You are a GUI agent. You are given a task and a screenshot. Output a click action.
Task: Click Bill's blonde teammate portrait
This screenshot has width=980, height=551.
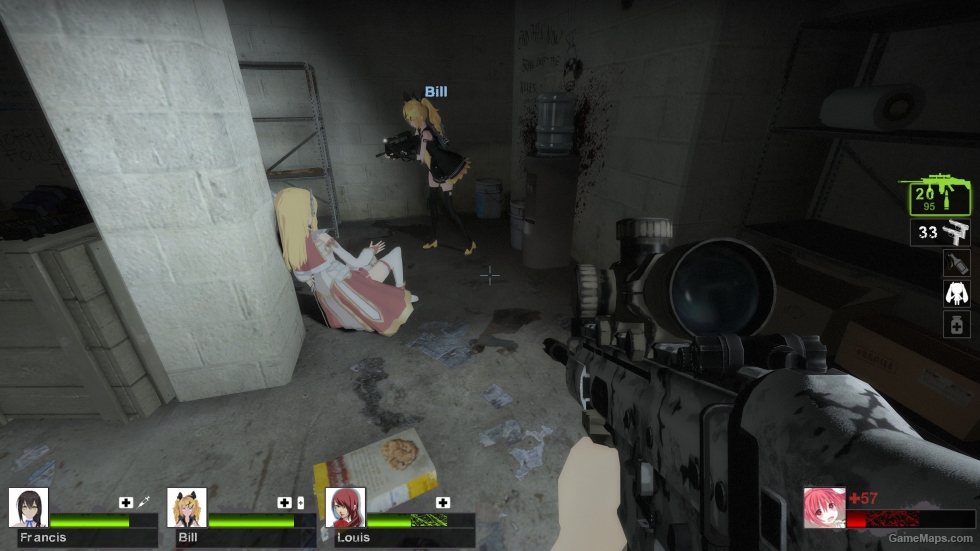(x=187, y=507)
